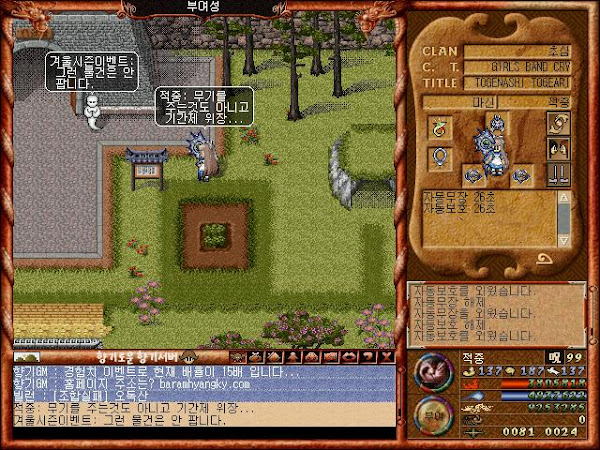Click the question mark help button
Image resolution: width=600 pixels, height=450 pixels.
[374, 356]
